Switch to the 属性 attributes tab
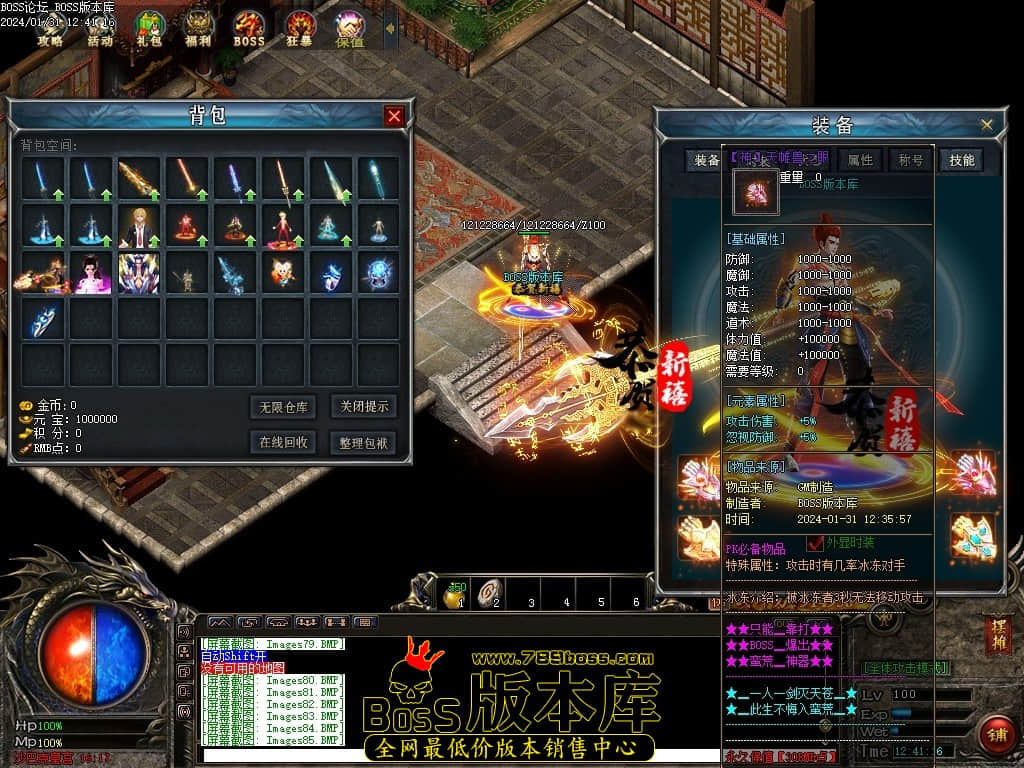Image resolution: width=1024 pixels, height=768 pixels. (860, 160)
